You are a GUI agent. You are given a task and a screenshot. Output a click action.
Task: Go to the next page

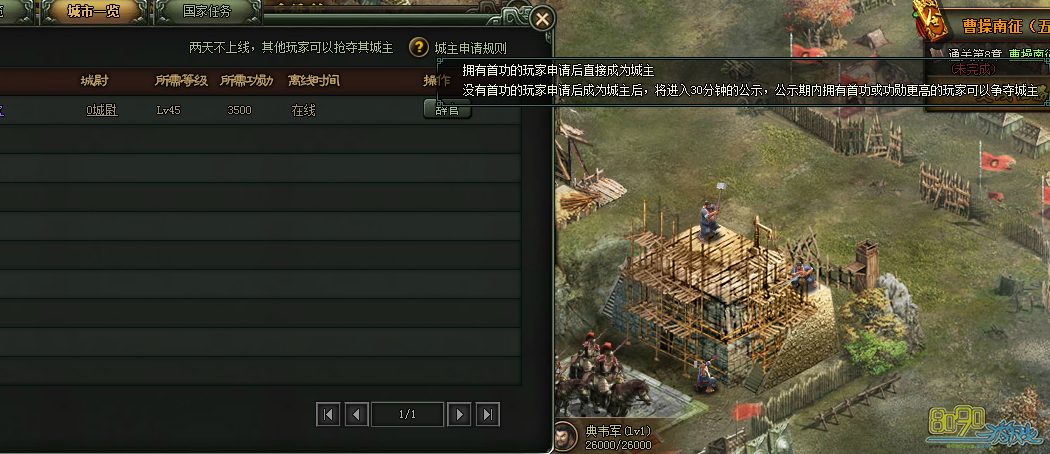click(x=459, y=414)
